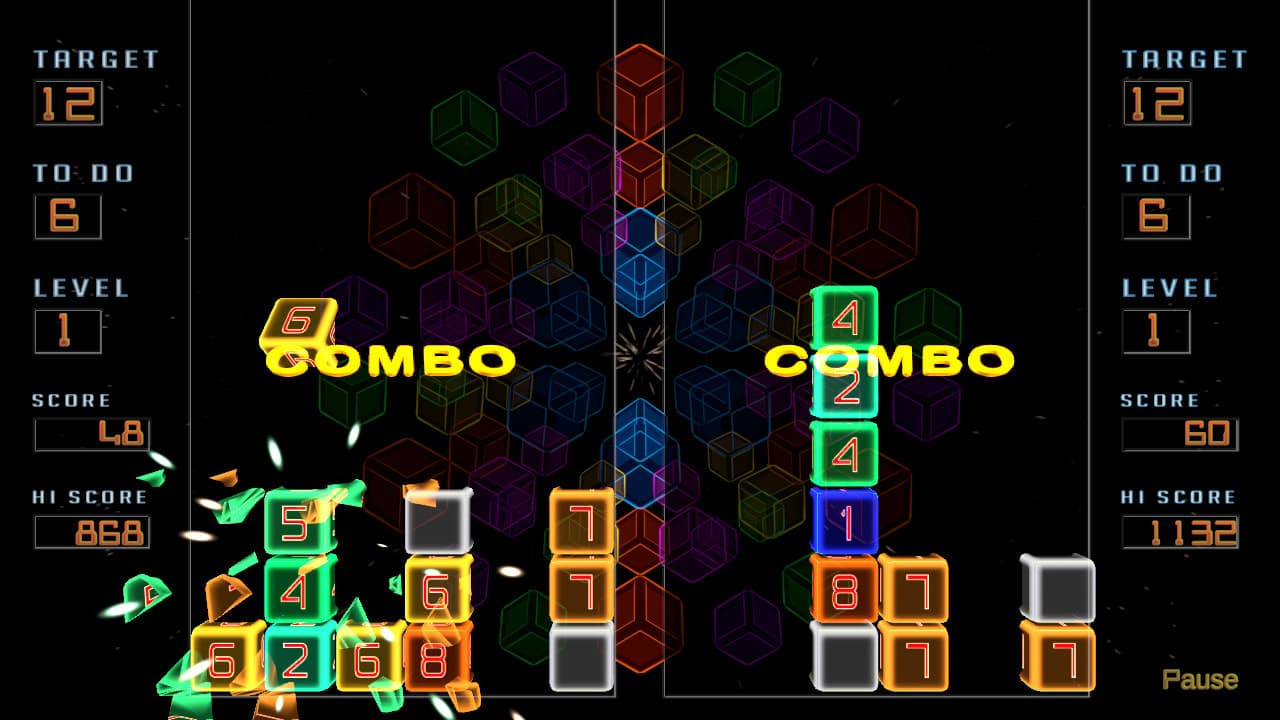Click the green cube numbered 5

pyautogui.click(x=295, y=520)
